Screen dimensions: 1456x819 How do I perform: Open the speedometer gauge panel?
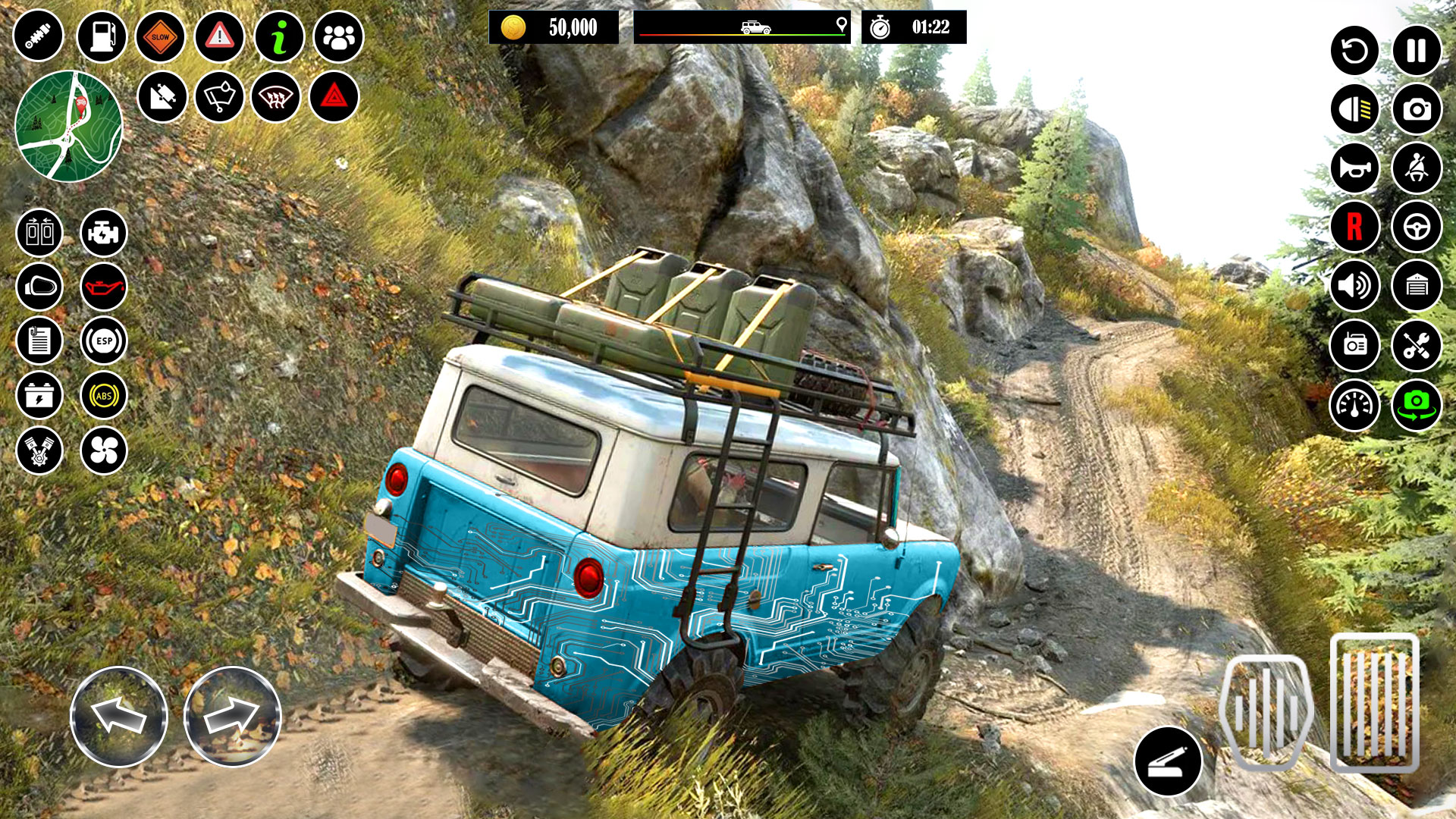click(1355, 404)
